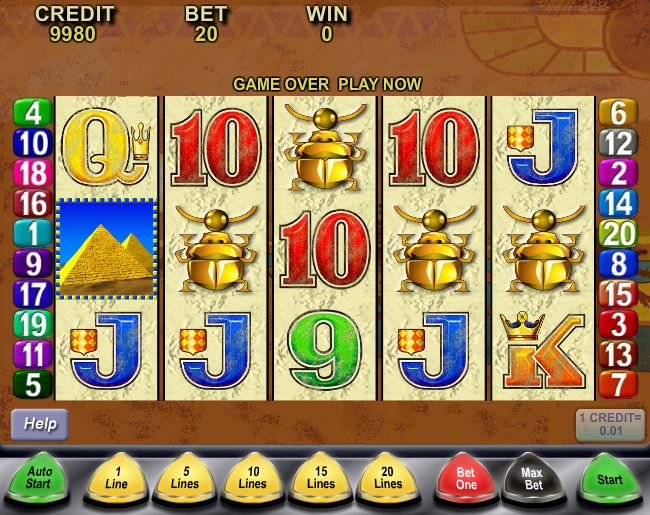This screenshot has height=515, width=650.
Task: Select the 10 Lines button
Action: point(253,479)
